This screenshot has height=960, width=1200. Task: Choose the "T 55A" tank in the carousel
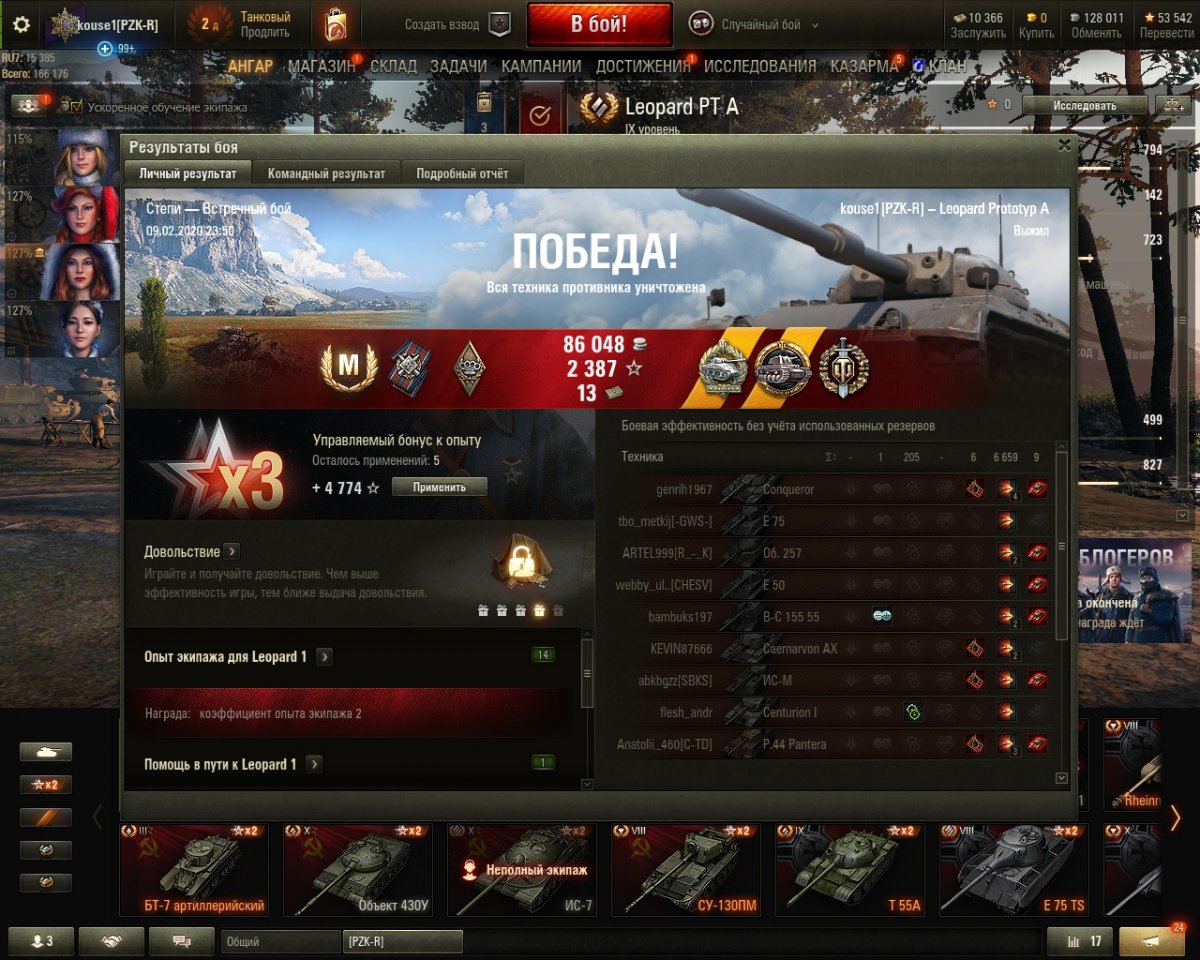click(849, 868)
